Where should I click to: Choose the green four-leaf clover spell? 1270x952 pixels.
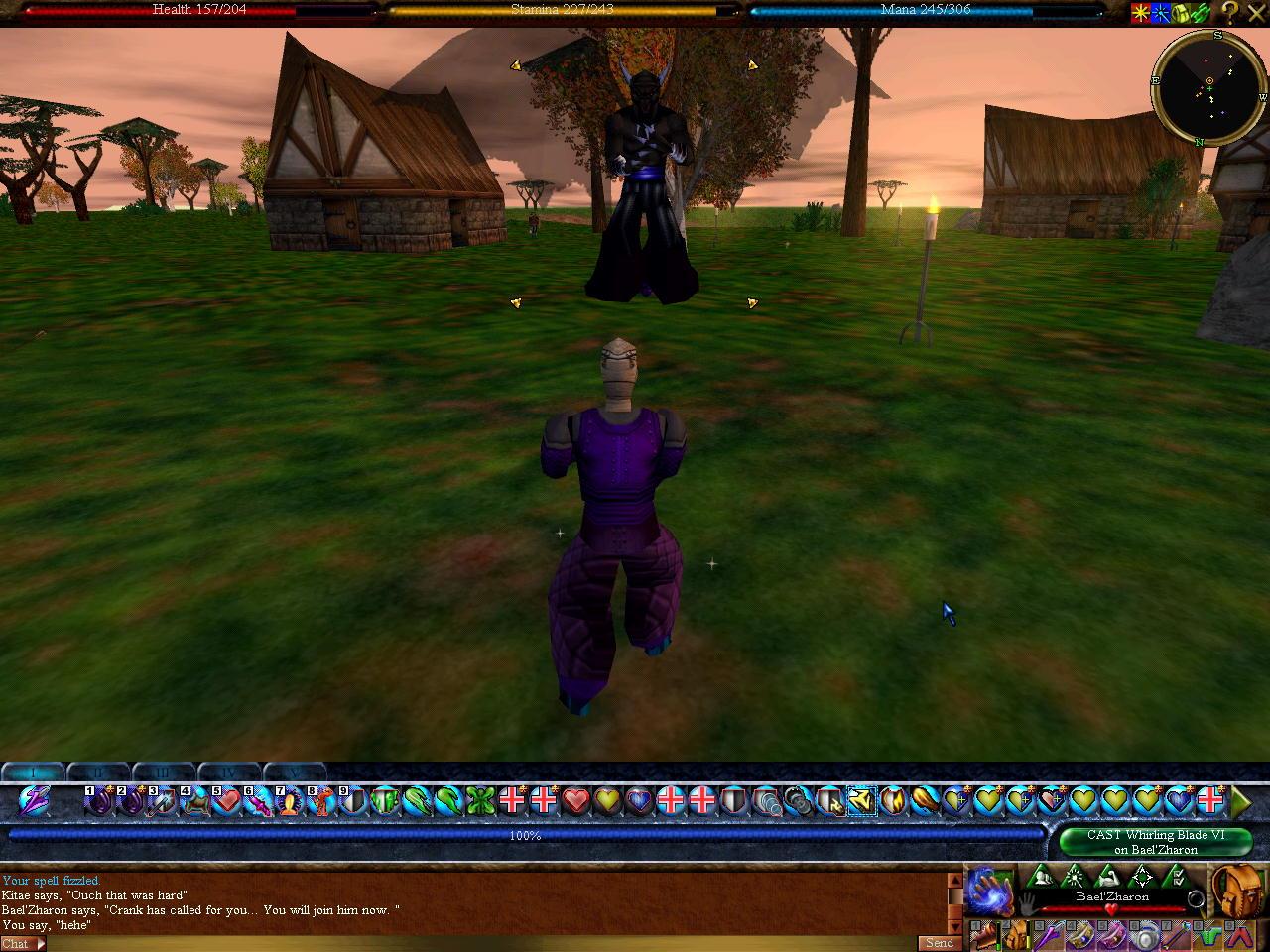[x=480, y=800]
